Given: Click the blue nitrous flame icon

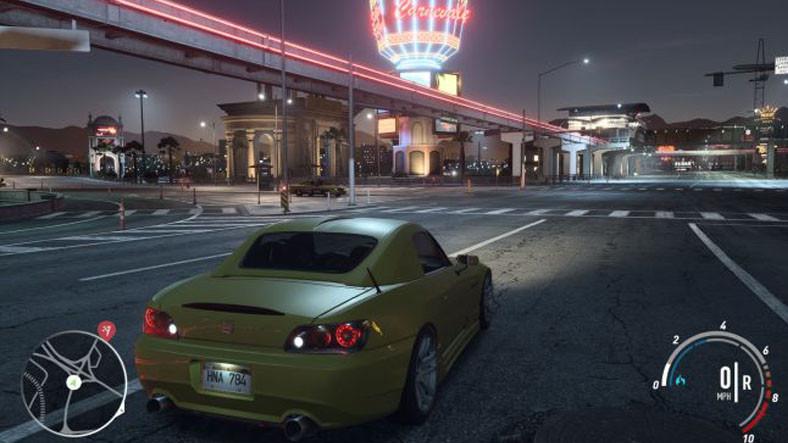Looking at the screenshot, I should point(681,381).
